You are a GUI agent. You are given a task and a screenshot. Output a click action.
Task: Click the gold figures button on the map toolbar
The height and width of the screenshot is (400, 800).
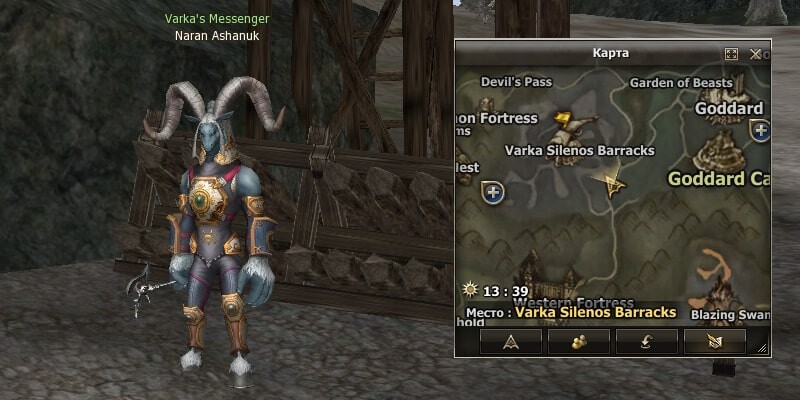tap(578, 341)
